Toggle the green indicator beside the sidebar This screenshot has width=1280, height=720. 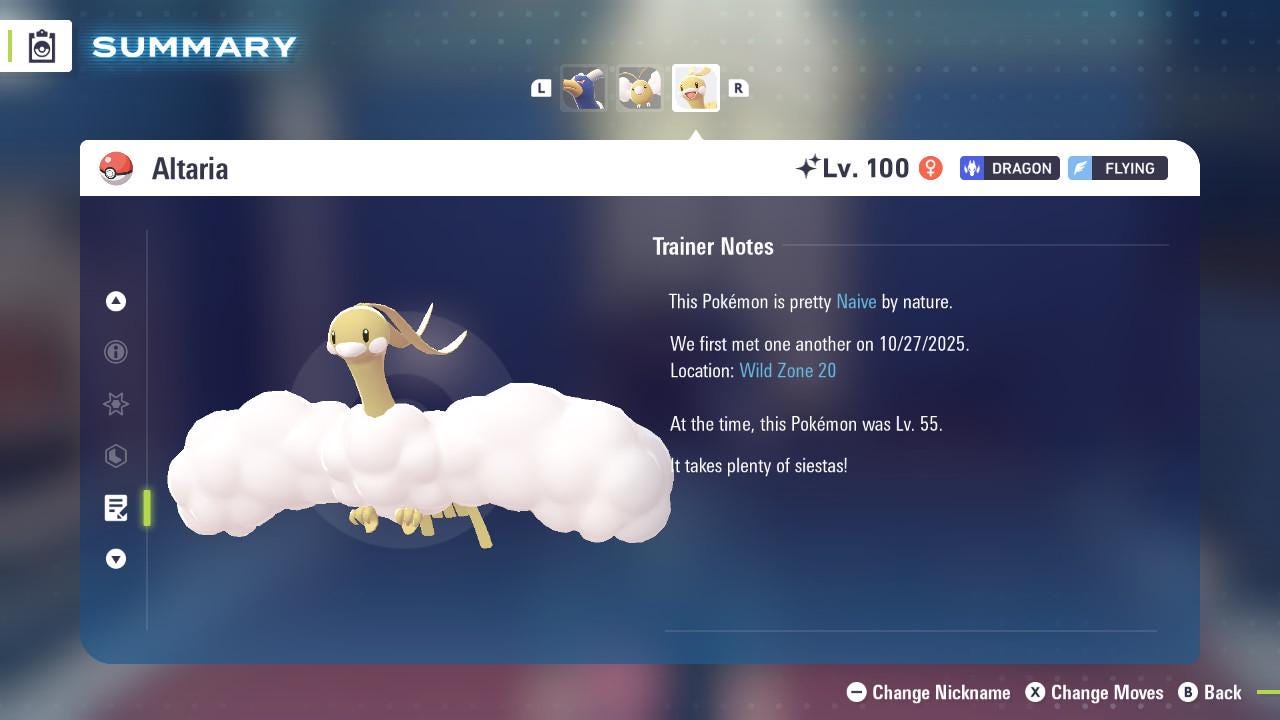pos(146,508)
